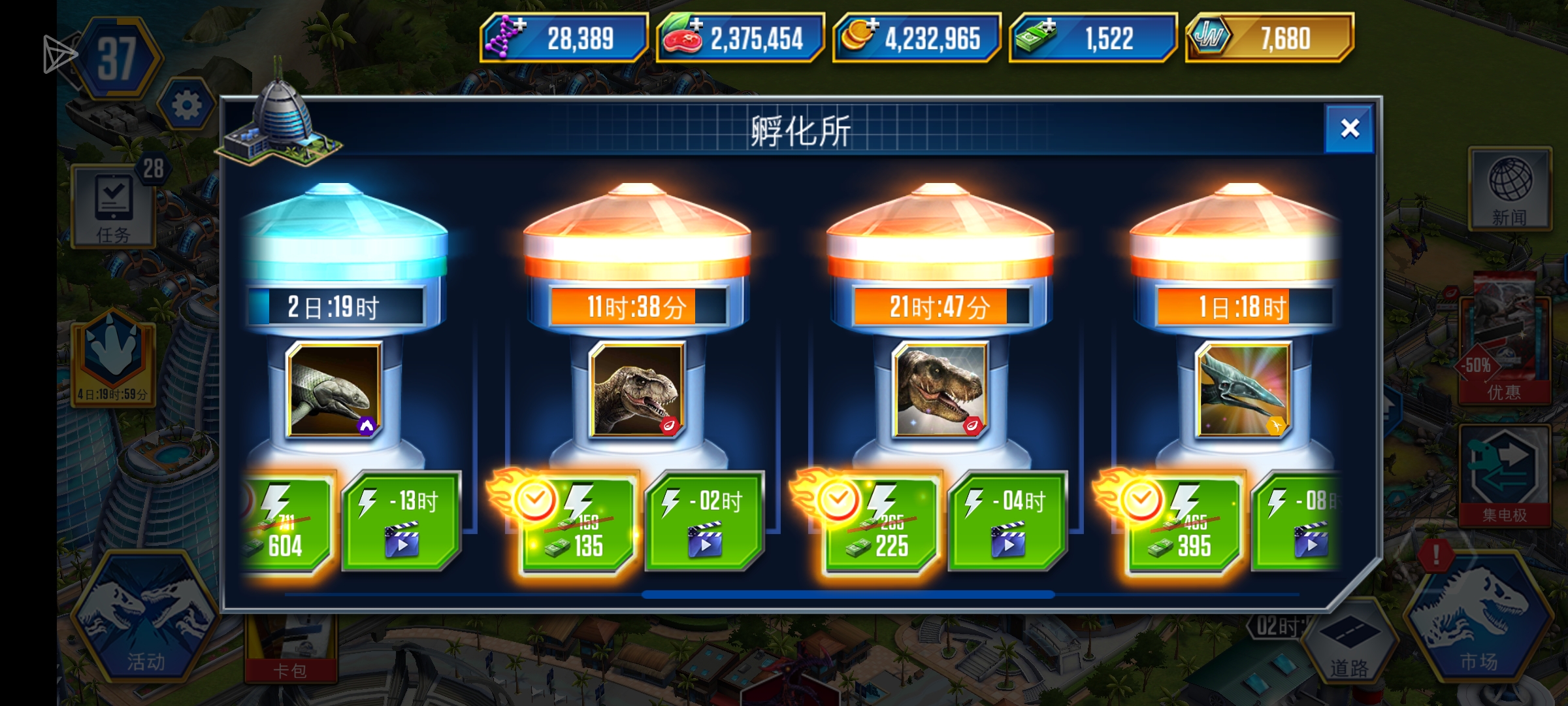The height and width of the screenshot is (706, 1568).
Task: Add coins via the coin plus button
Action: click(874, 24)
